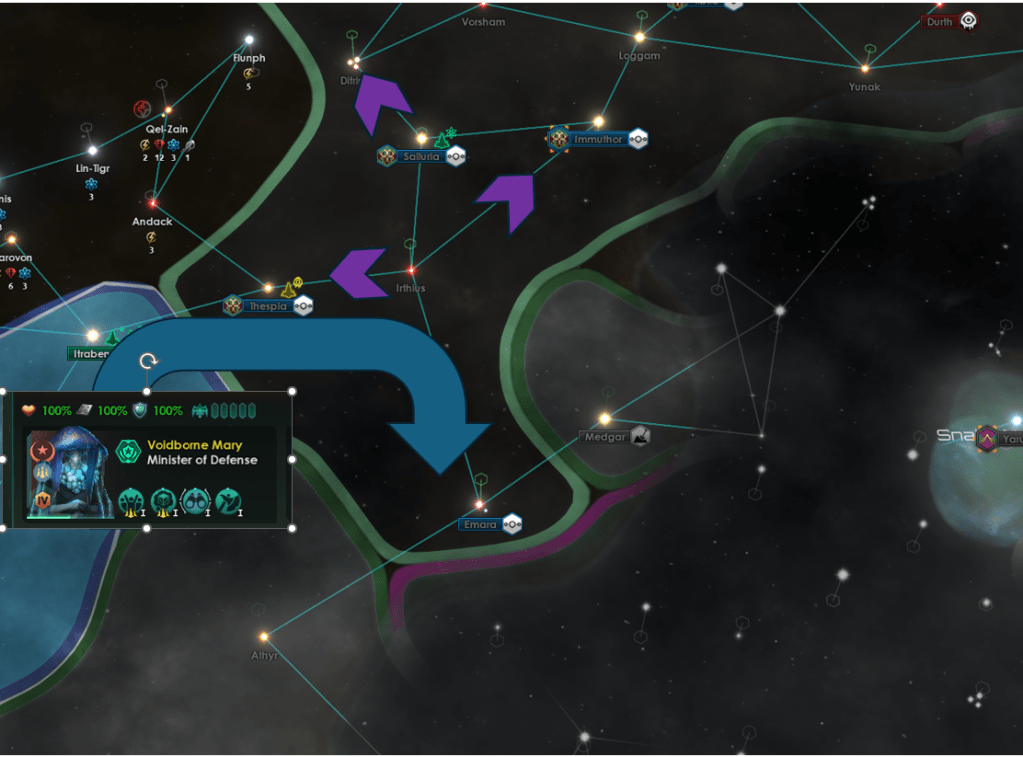1023x757 pixels.
Task: Select the Immuthor system name label
Action: point(598,140)
